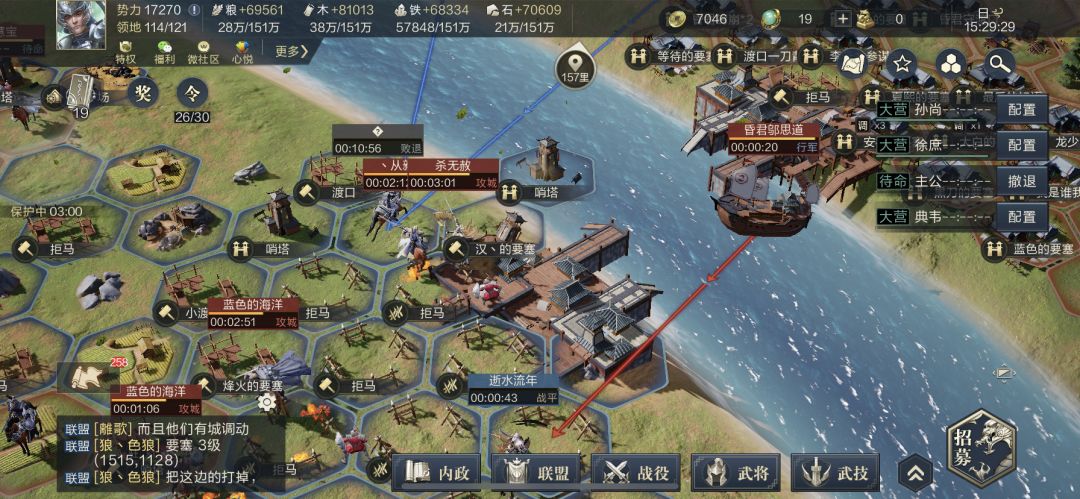Open the 武技 martial skills menu

pyautogui.click(x=836, y=471)
